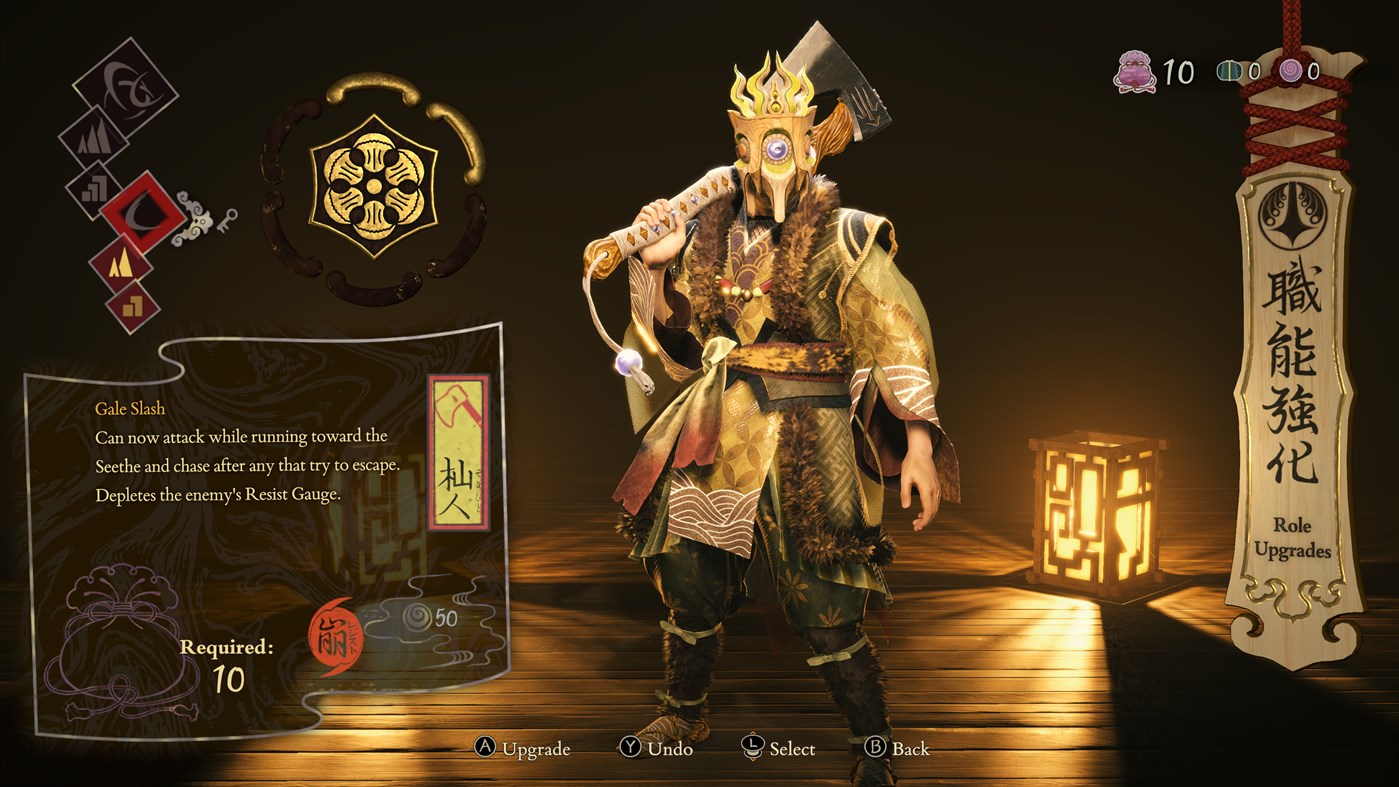Viewport: 1399px width, 787px height.
Task: Click the golden flower crest emblem
Action: [373, 187]
